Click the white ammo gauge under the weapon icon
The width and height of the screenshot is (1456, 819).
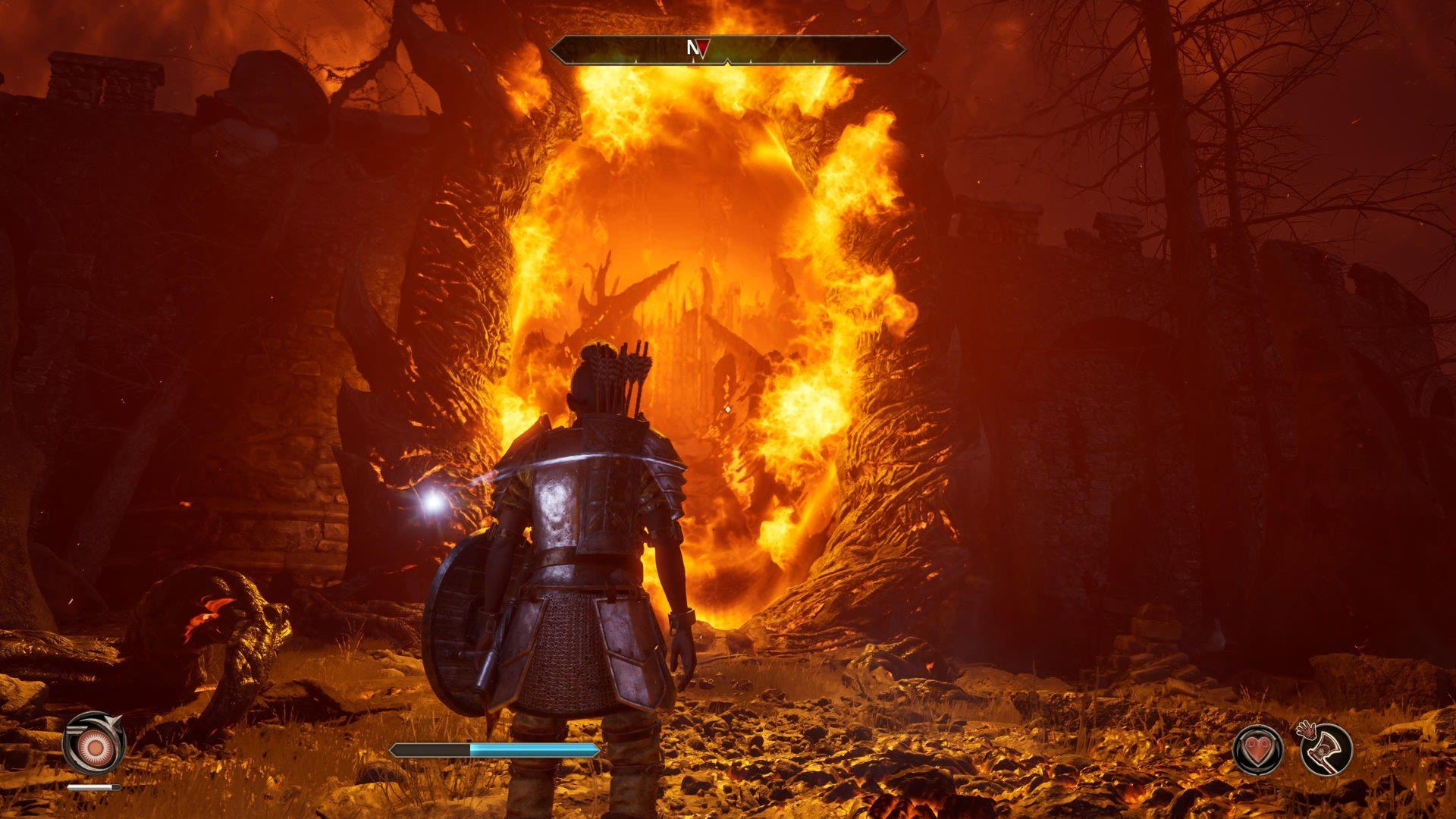(93, 786)
